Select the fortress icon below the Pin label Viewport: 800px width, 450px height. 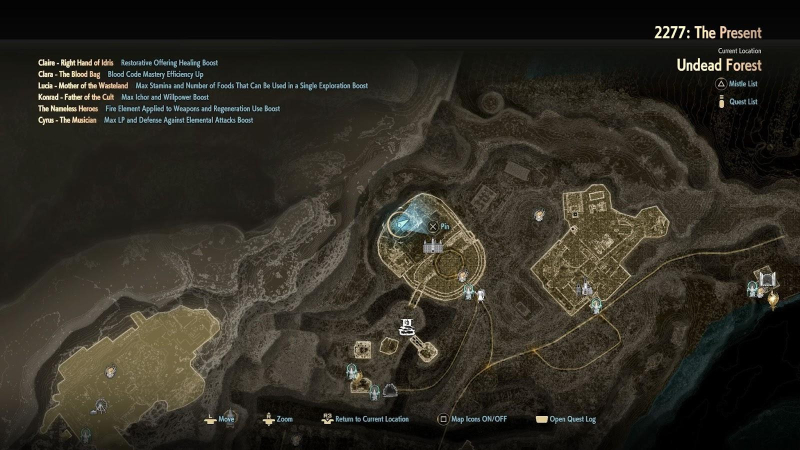433,246
